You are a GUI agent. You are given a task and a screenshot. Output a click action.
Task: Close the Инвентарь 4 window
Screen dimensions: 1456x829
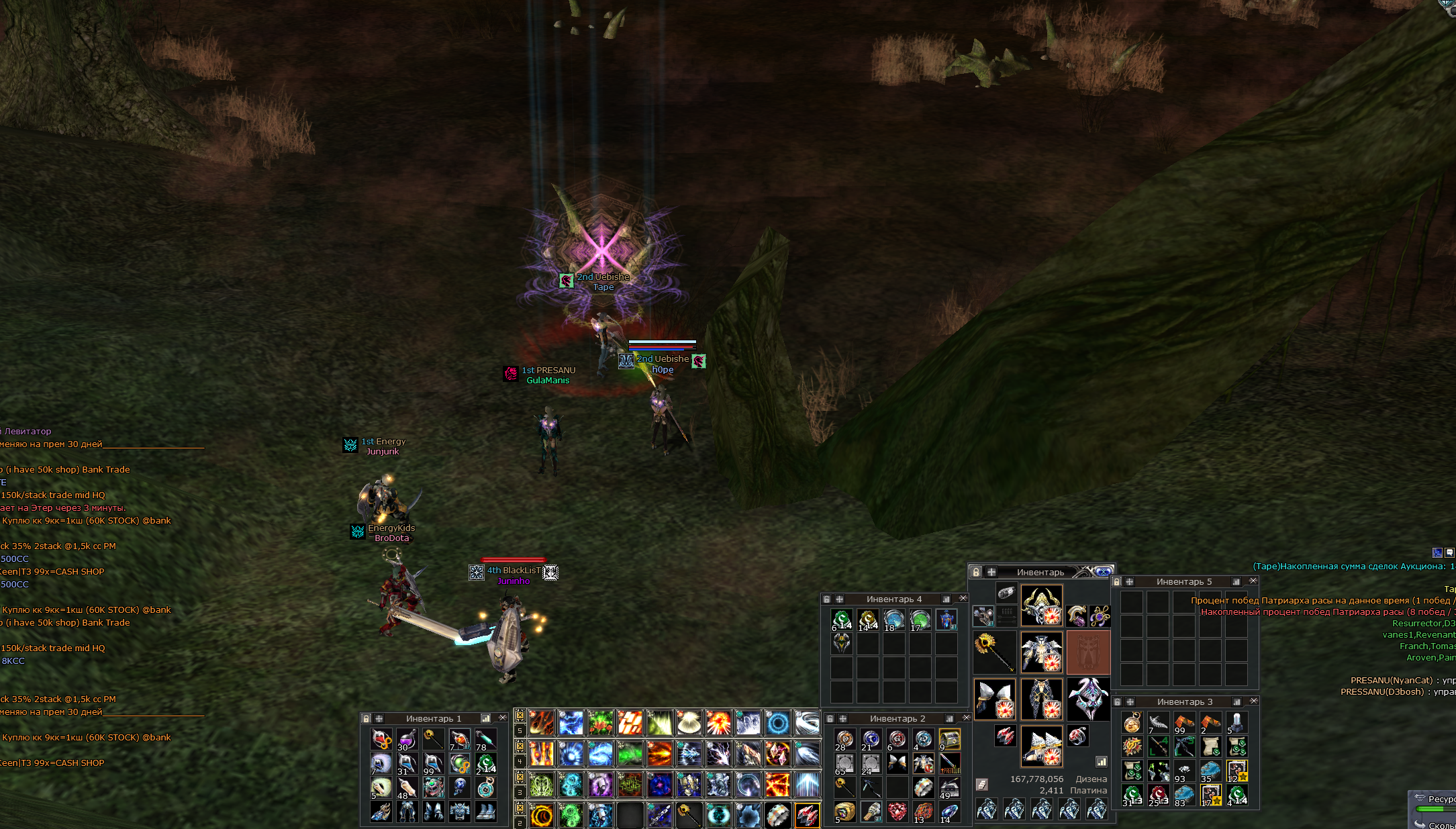point(963,598)
